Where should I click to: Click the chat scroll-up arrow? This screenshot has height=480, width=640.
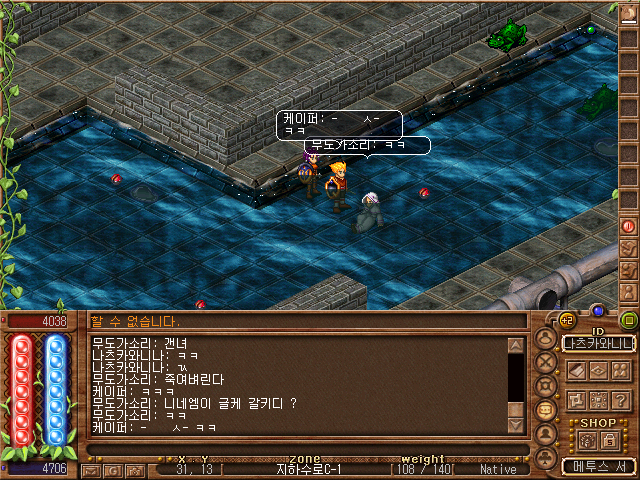tap(516, 346)
